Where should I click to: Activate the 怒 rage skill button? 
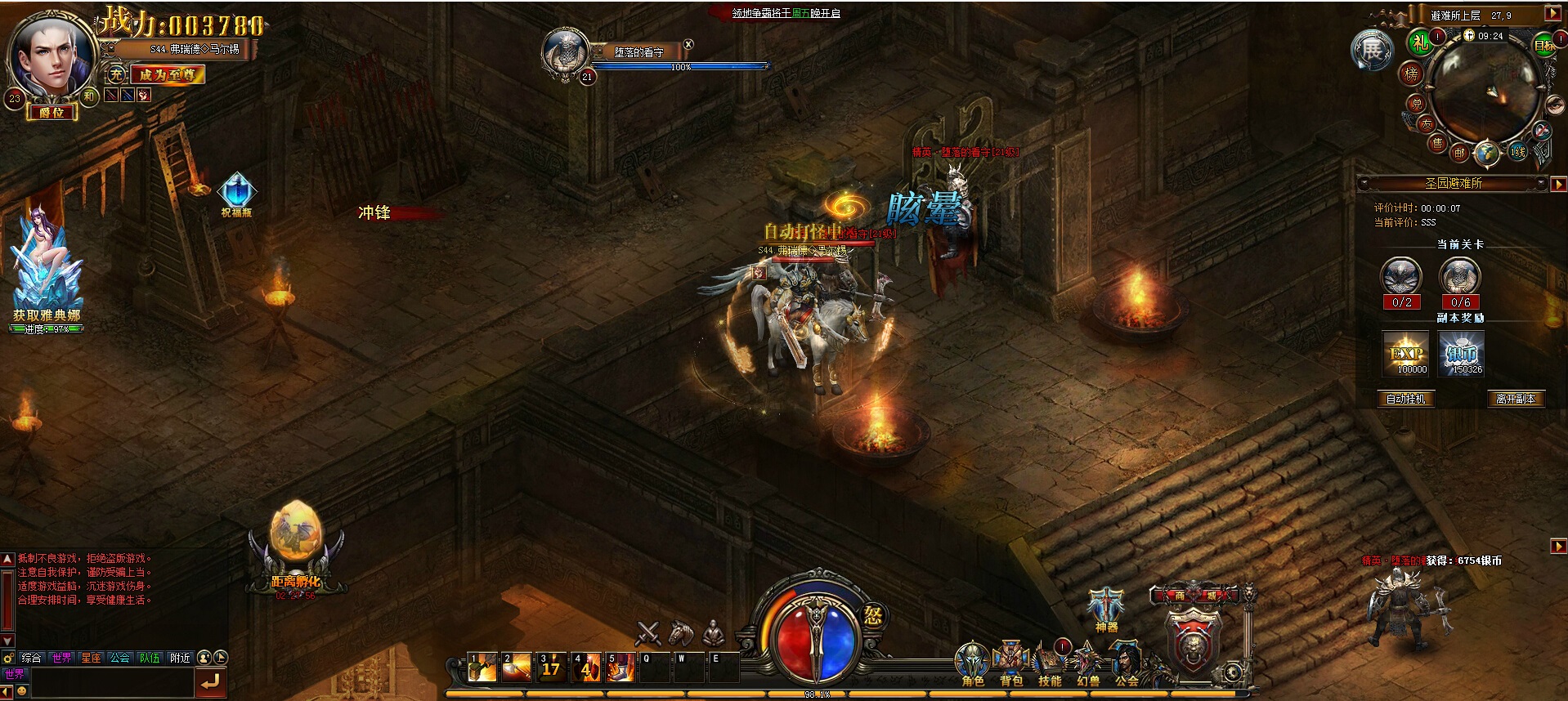point(872,615)
